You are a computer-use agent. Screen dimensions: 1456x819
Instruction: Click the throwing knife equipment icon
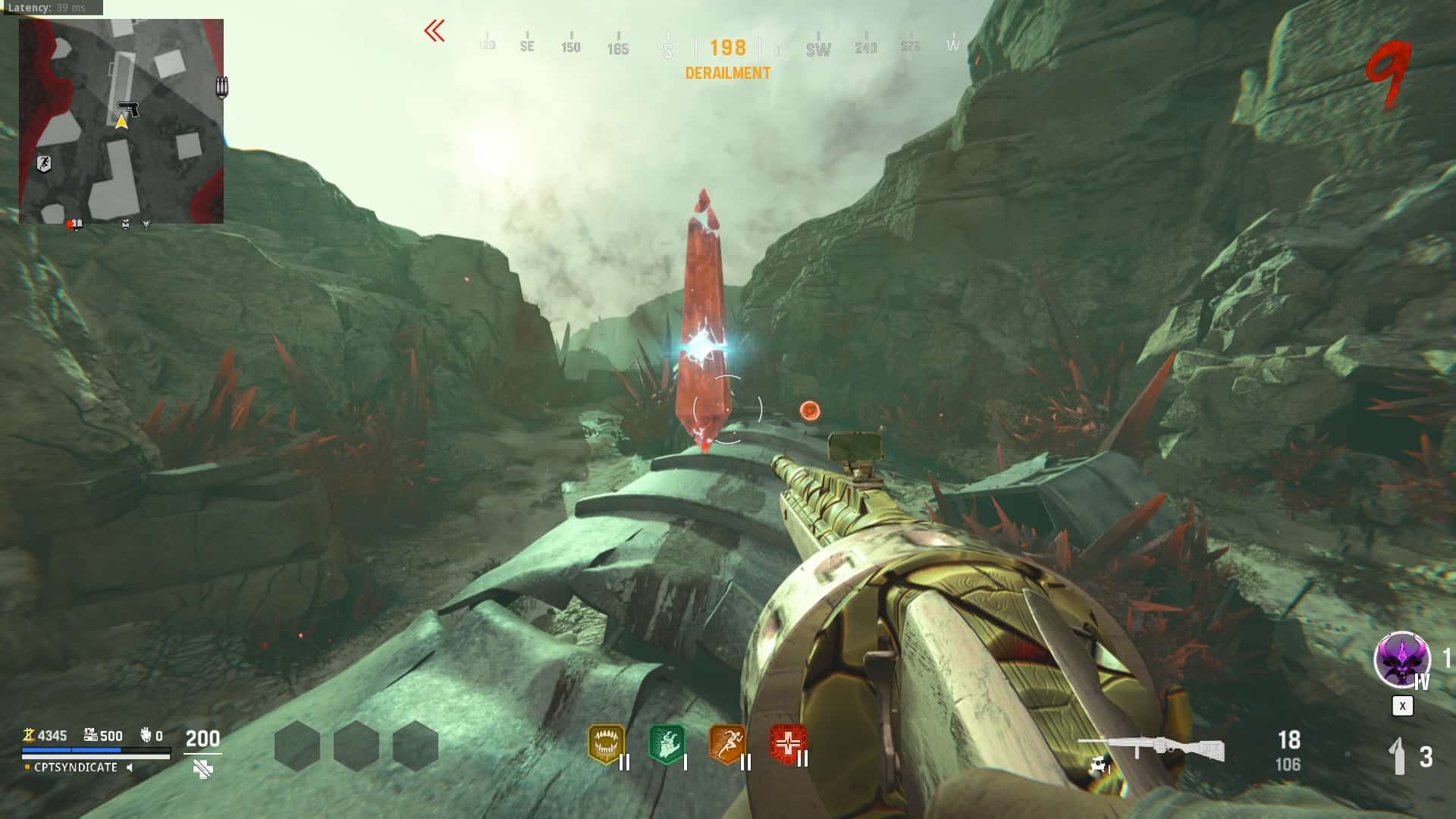tap(1399, 756)
